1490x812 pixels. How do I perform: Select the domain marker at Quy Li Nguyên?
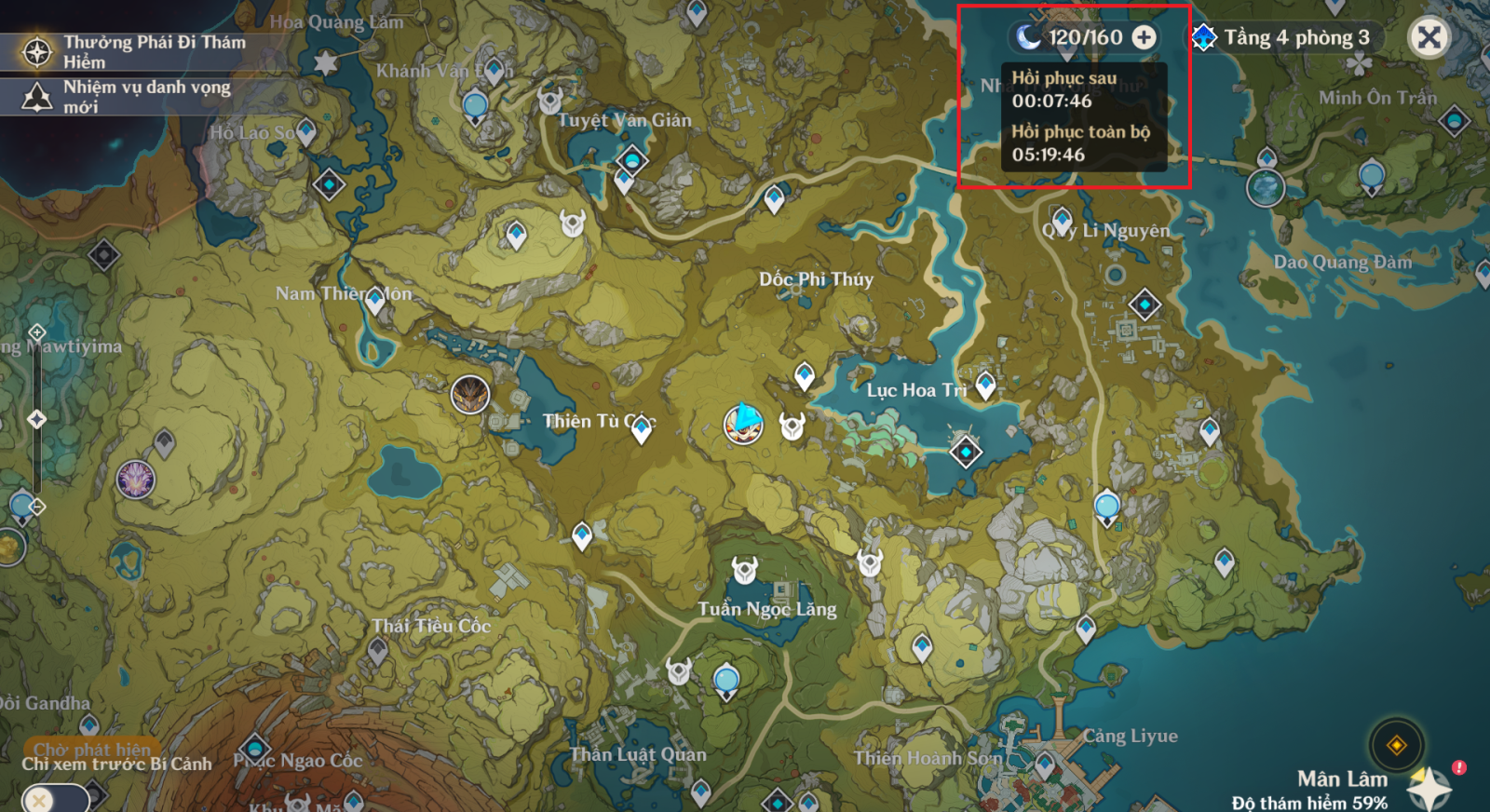(x=1145, y=304)
